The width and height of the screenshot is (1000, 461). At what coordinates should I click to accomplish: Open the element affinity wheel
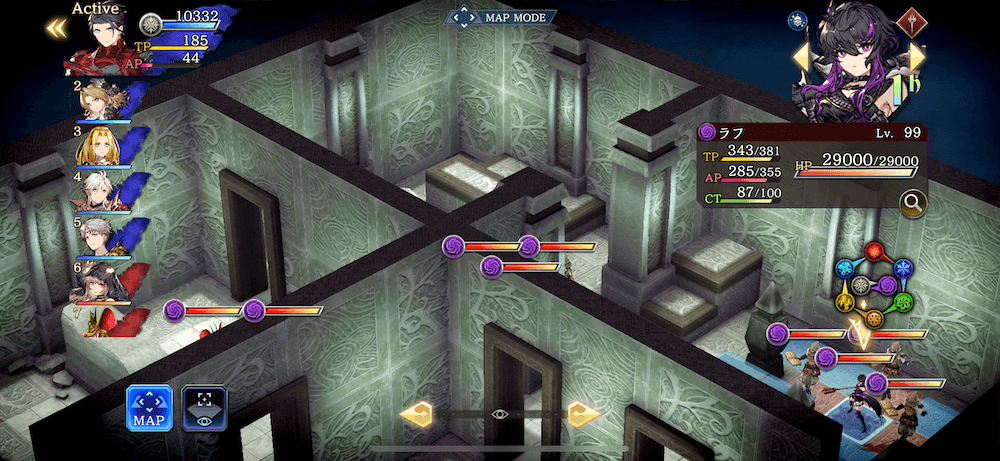(874, 285)
